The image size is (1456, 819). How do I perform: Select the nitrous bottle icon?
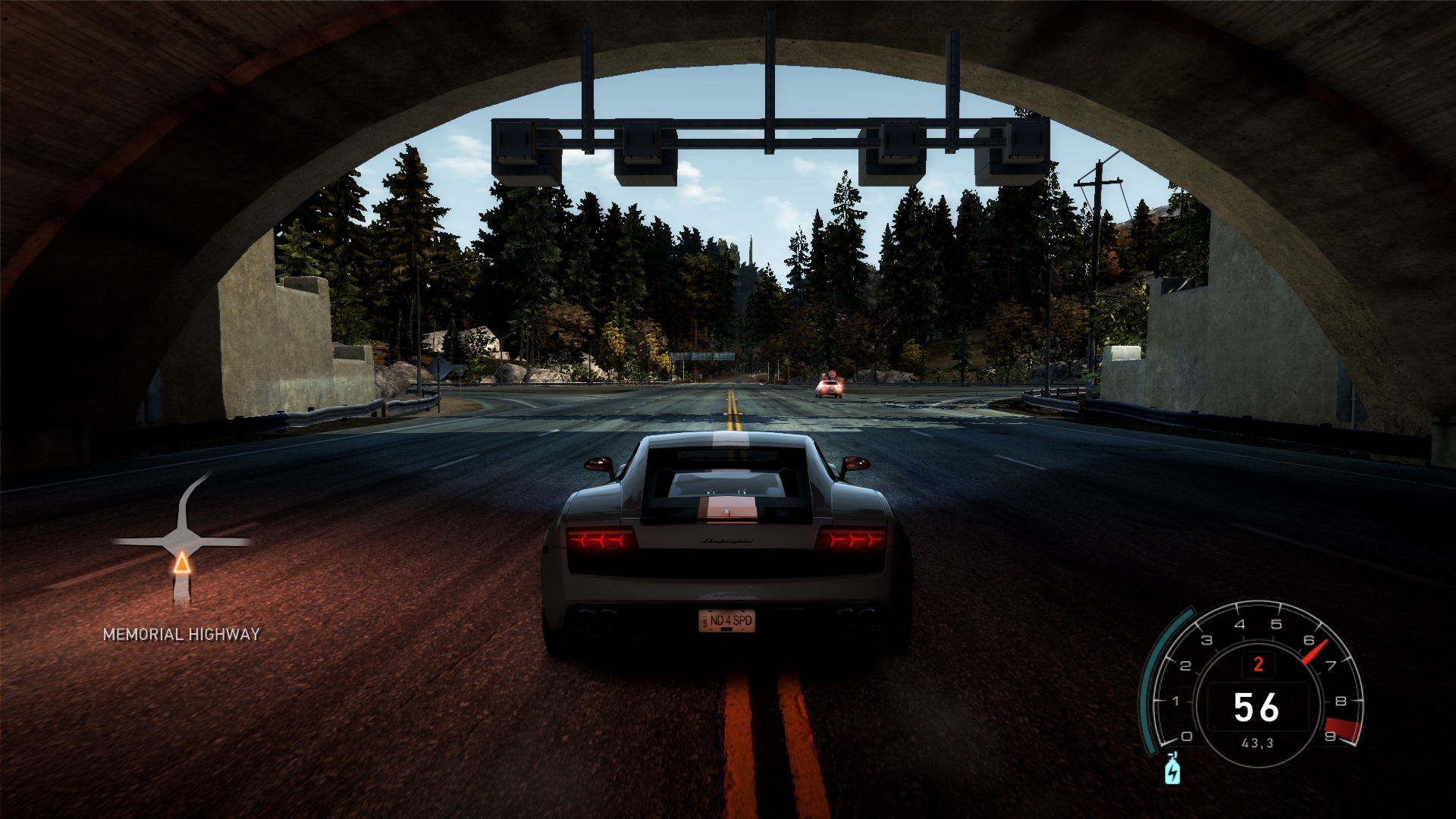pyautogui.click(x=1172, y=769)
